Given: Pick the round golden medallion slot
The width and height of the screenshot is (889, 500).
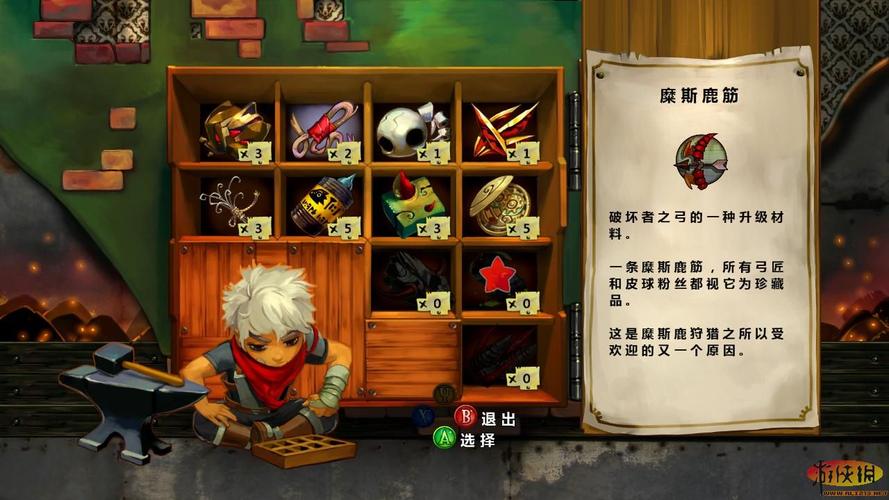Looking at the screenshot, I should click(501, 203).
